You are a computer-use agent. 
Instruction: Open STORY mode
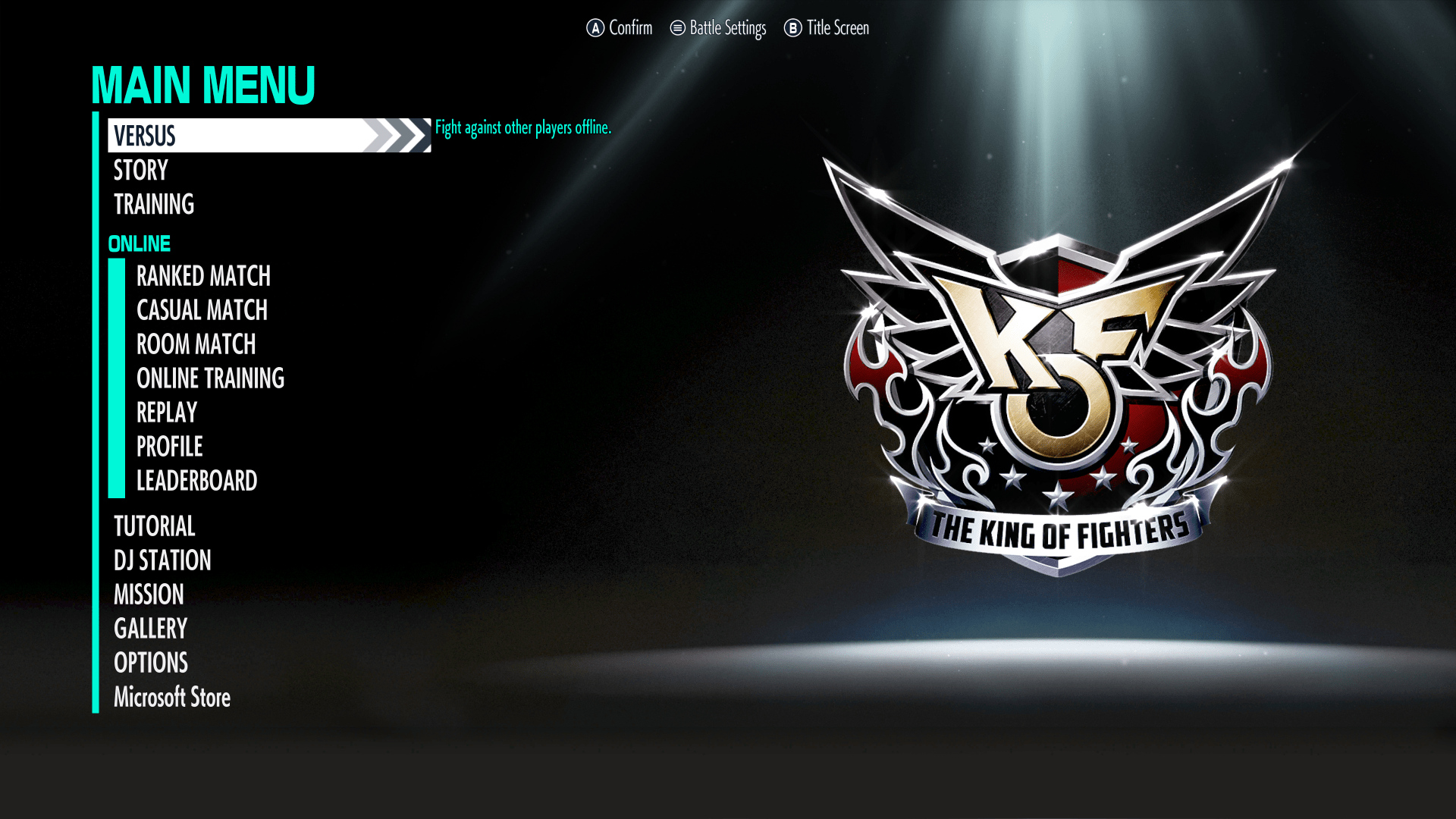click(x=140, y=171)
